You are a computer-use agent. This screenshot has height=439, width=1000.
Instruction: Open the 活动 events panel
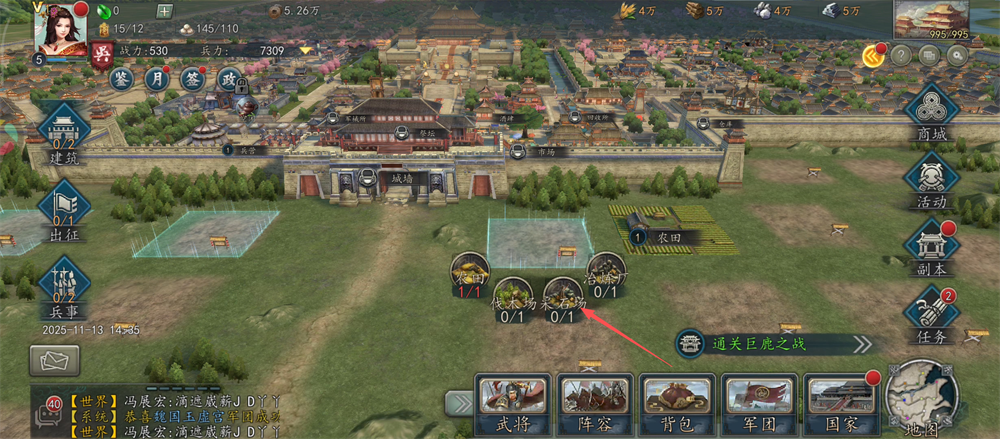tap(931, 182)
